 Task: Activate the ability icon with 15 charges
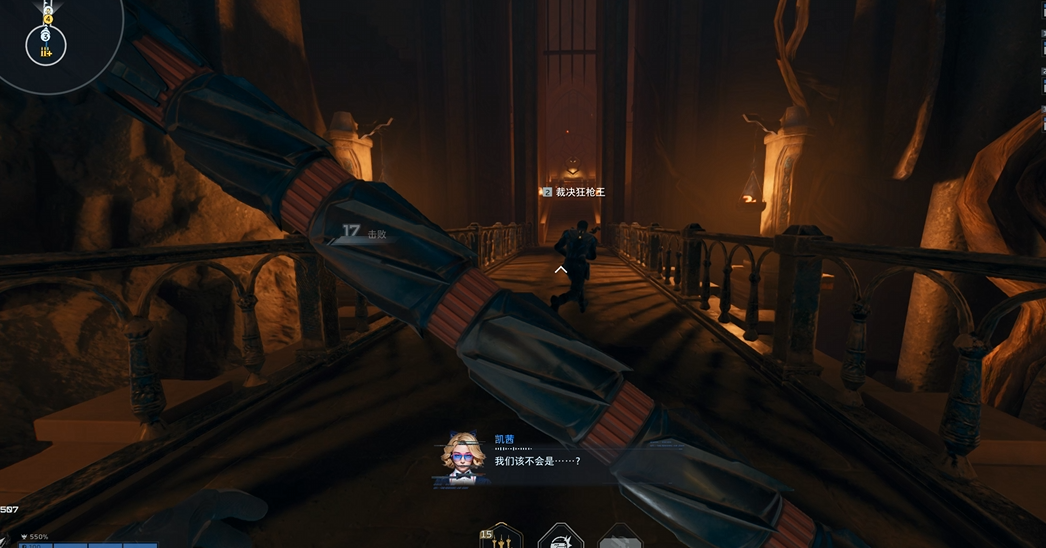(x=502, y=537)
